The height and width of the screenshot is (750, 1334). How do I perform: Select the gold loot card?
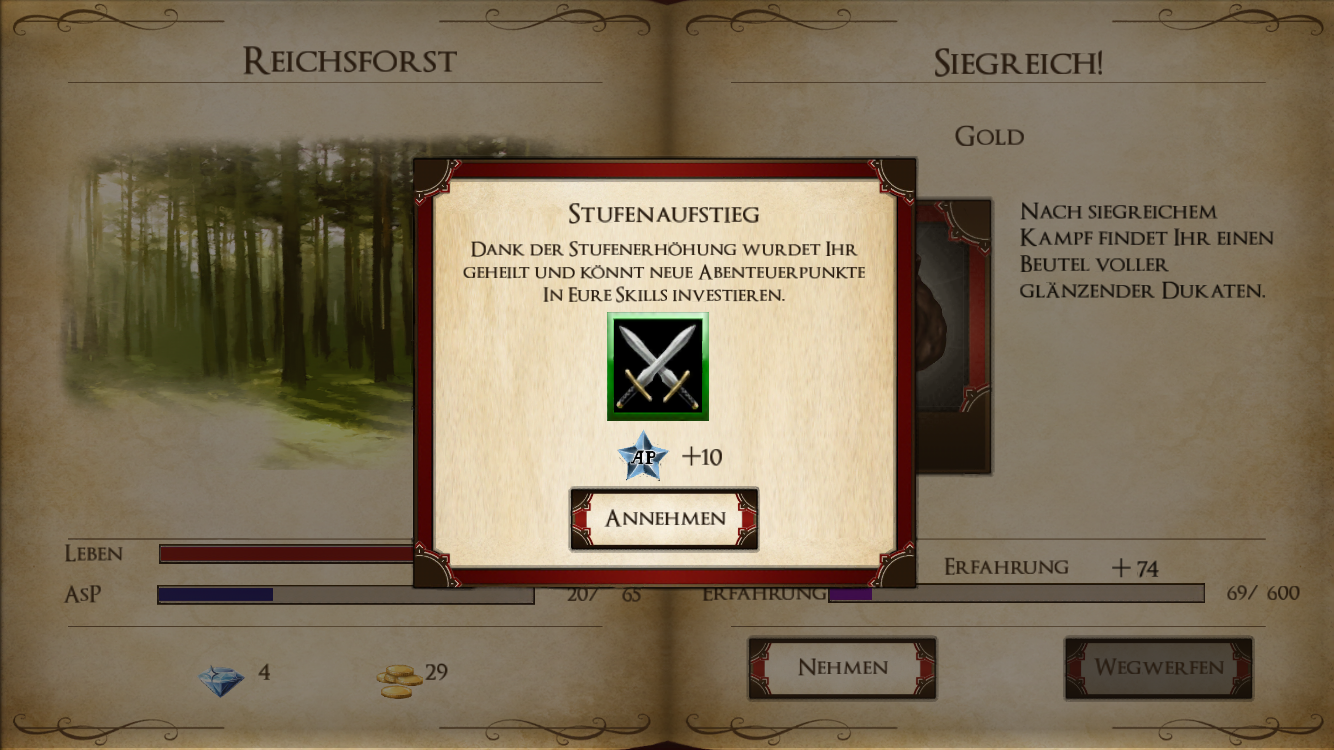coord(953,335)
